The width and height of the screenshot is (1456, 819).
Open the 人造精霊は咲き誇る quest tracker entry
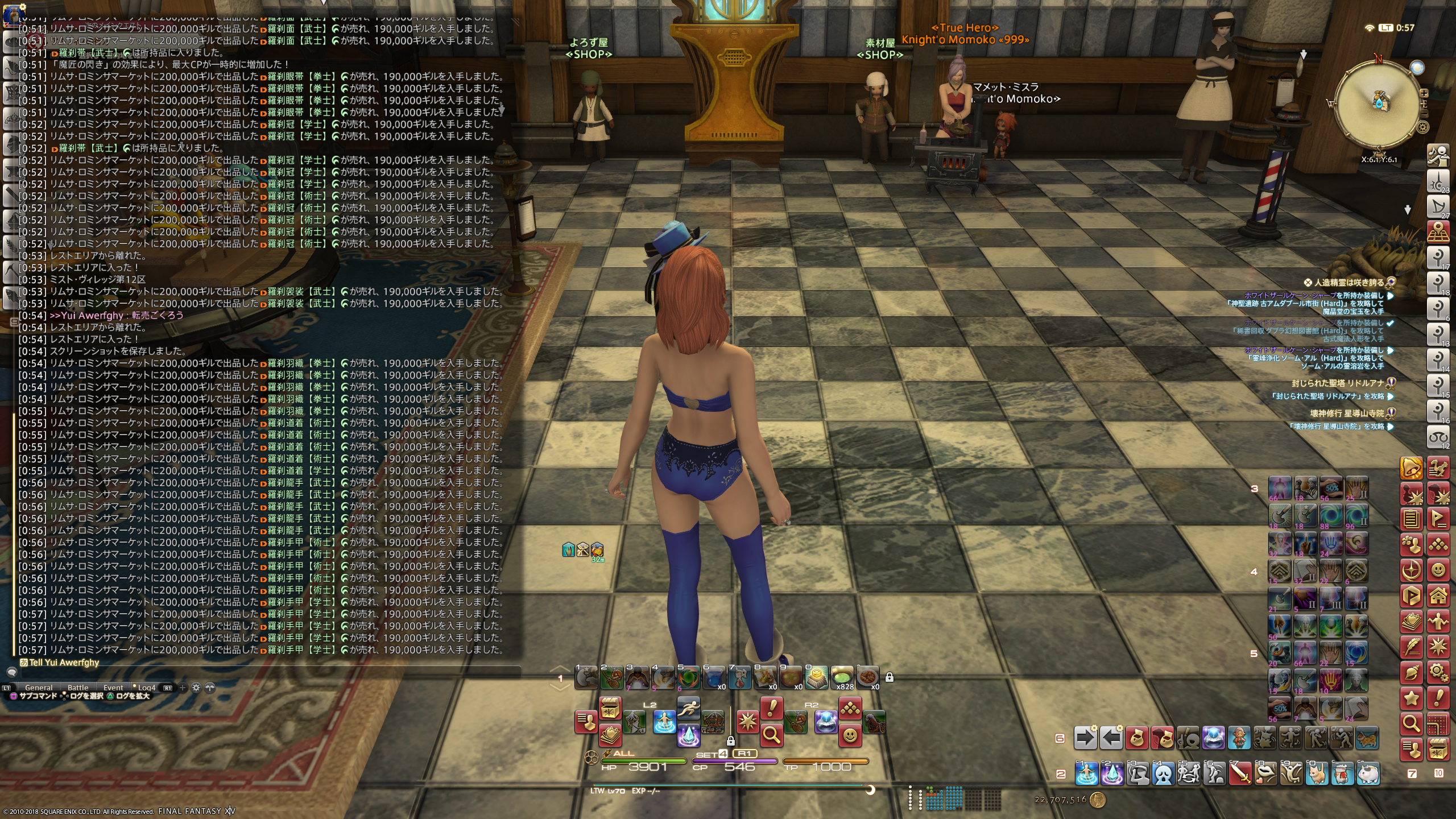pos(1348,282)
